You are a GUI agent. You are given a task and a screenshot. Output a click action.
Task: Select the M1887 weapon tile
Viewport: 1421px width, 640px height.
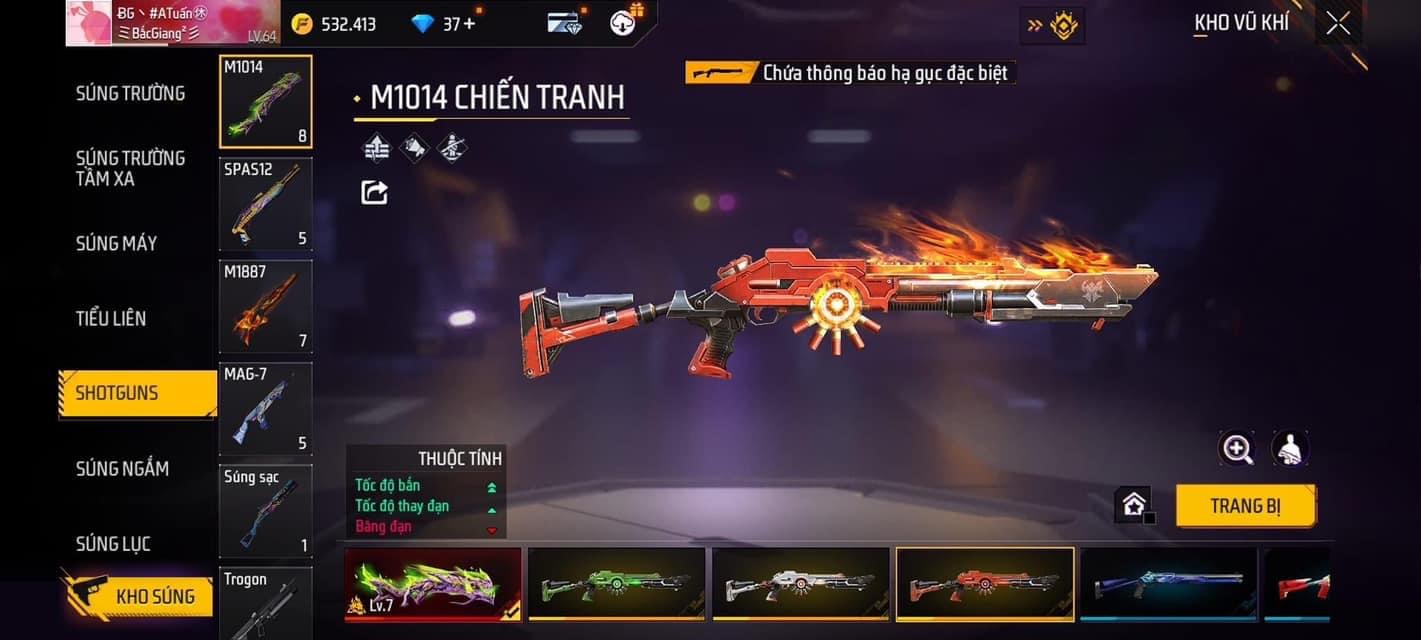tap(266, 306)
